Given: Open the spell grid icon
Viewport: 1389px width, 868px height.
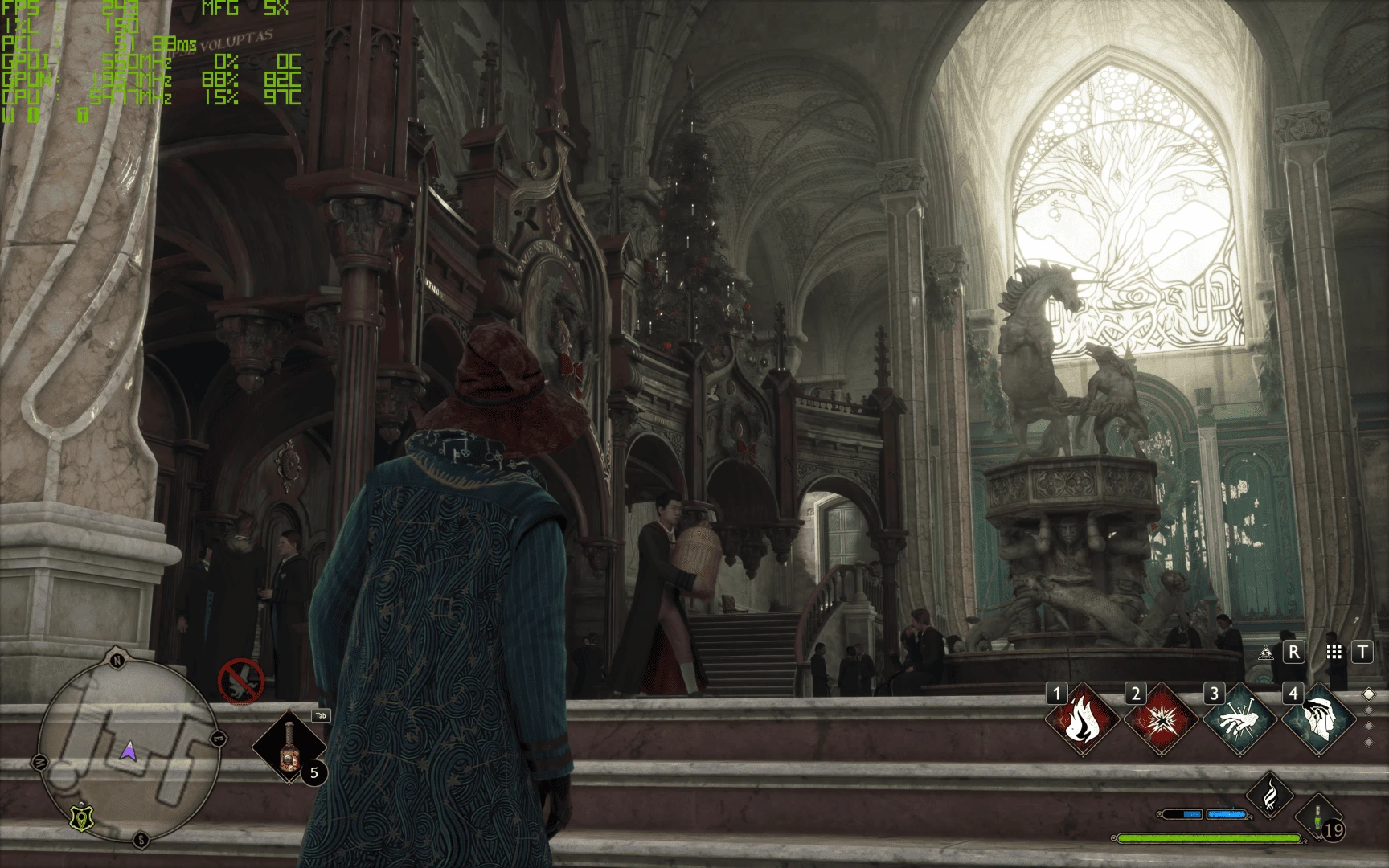Looking at the screenshot, I should coord(1334,653).
